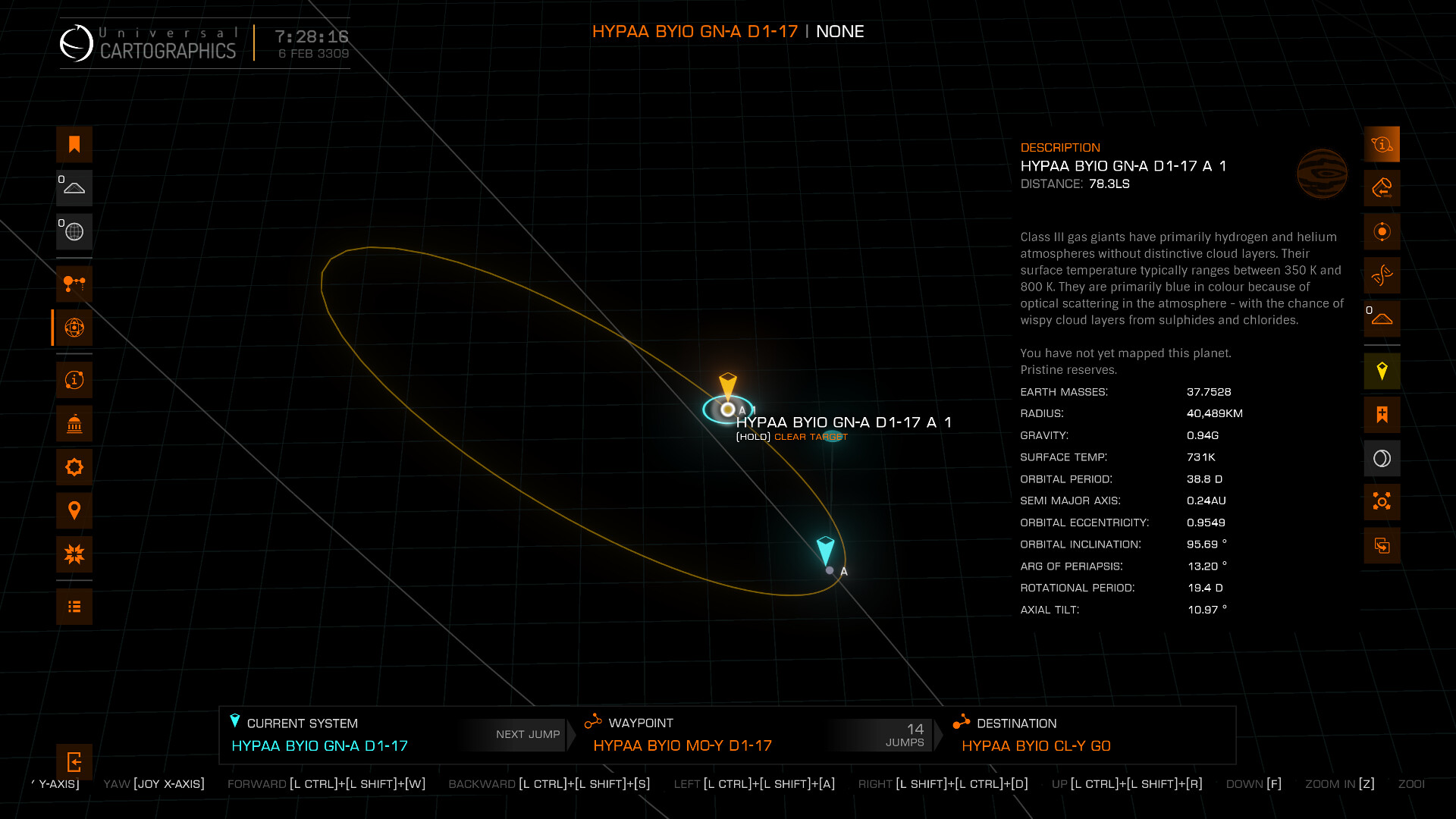Viewport: 1456px width, 819px height.
Task: Click the waypoint HYPAA BYIO MO-Y D1-17
Action: (x=682, y=745)
